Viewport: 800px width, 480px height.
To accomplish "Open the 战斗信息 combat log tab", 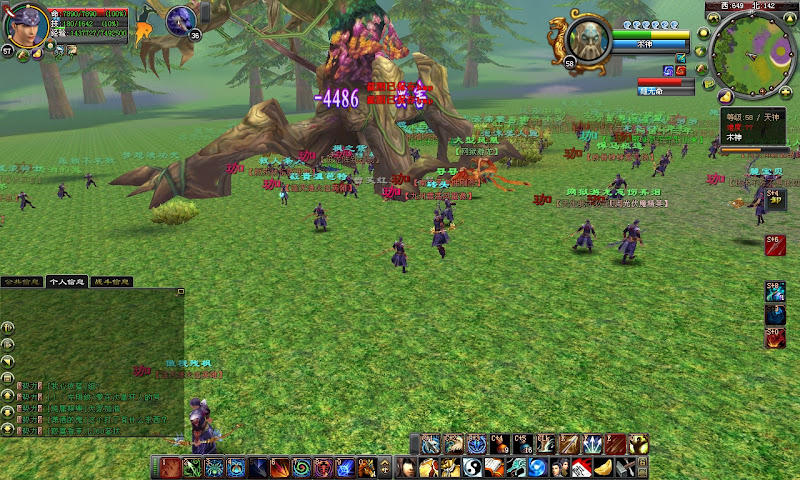I will click(113, 282).
